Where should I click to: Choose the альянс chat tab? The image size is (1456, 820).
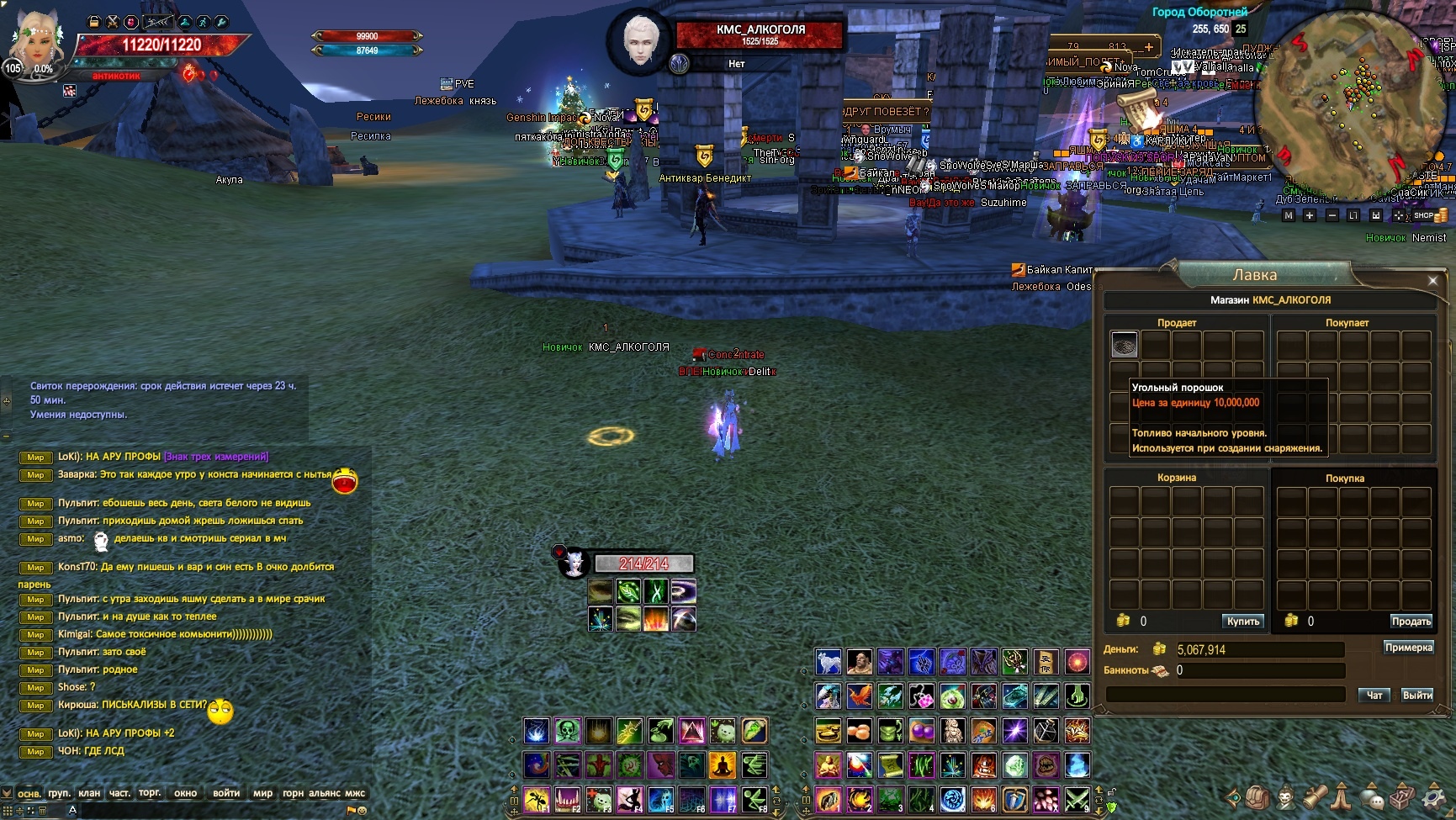[x=325, y=793]
